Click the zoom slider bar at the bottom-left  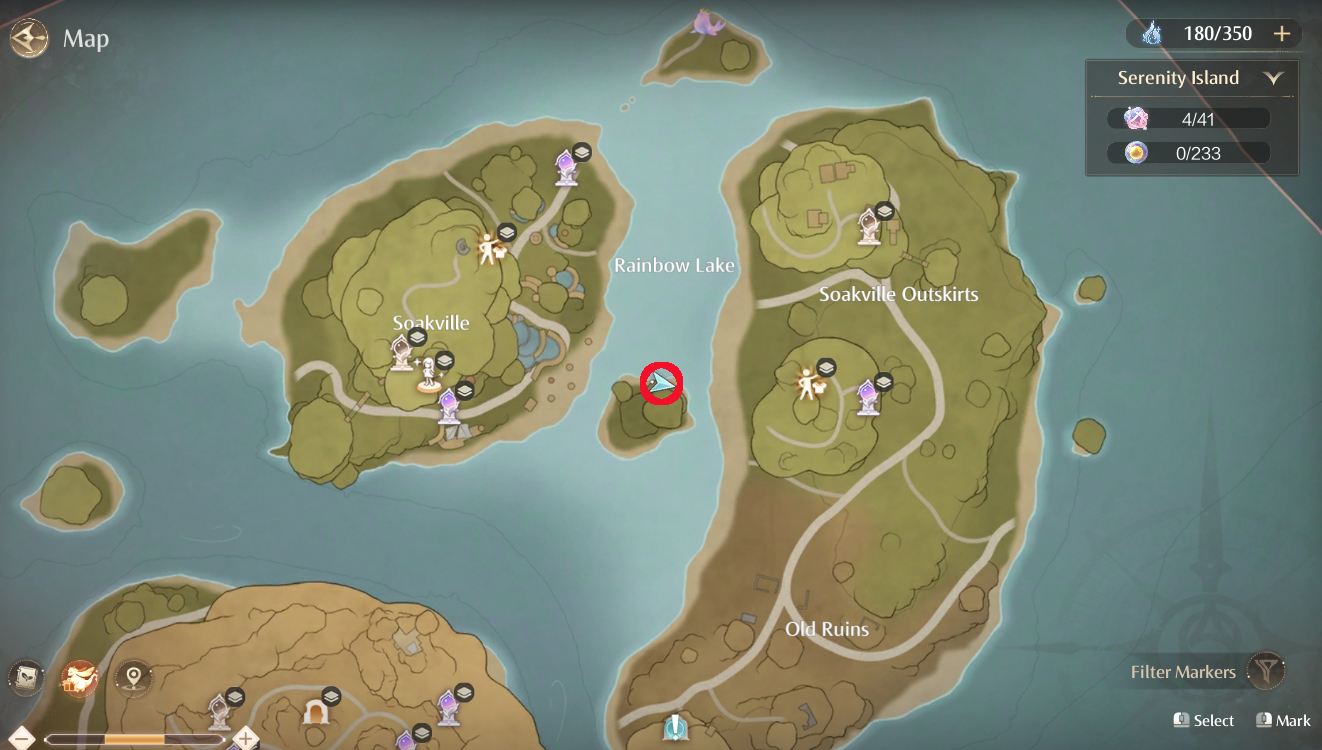pyautogui.click(x=135, y=740)
